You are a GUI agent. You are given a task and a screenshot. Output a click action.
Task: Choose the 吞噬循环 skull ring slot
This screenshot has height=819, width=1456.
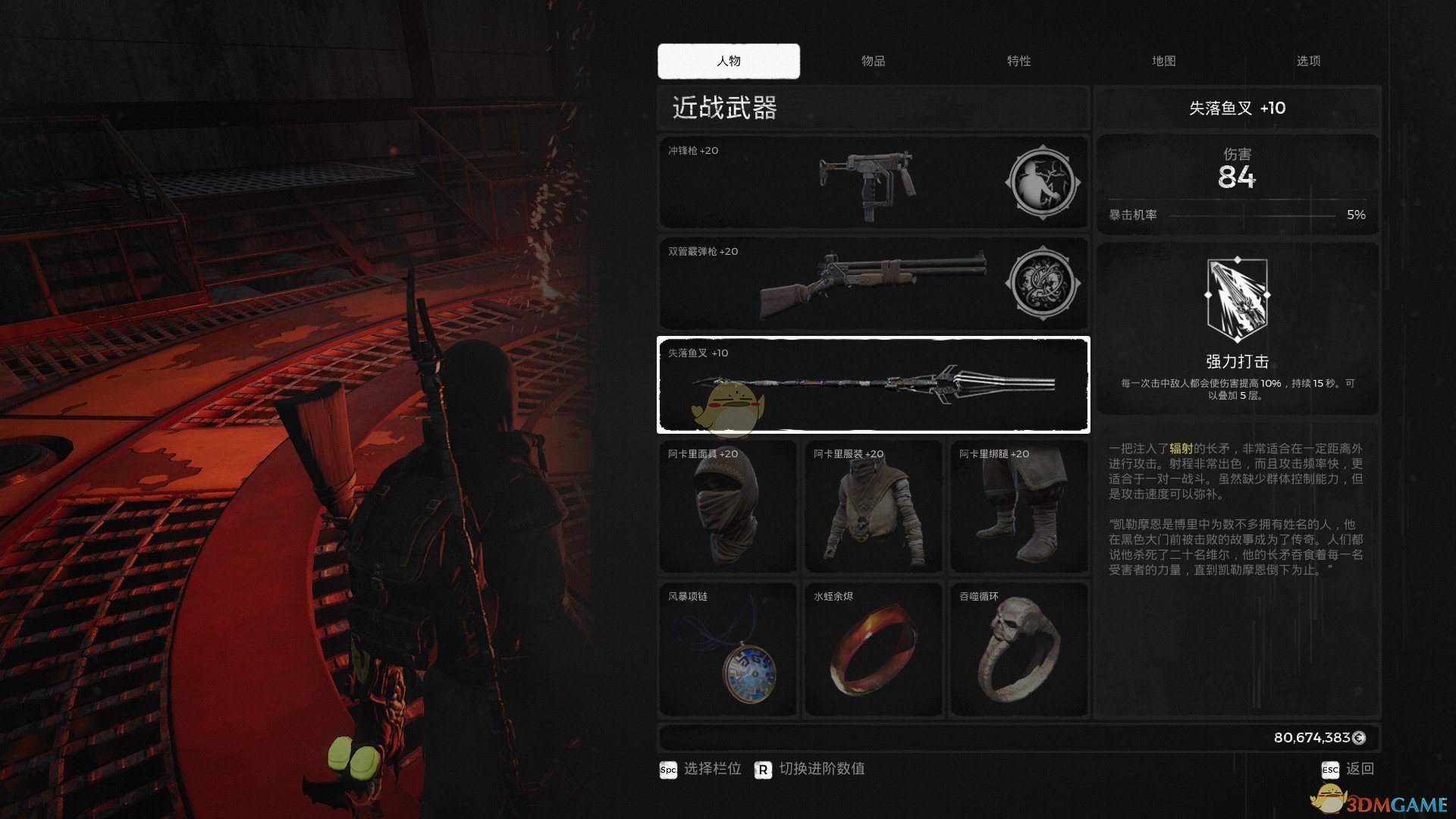tap(1018, 648)
